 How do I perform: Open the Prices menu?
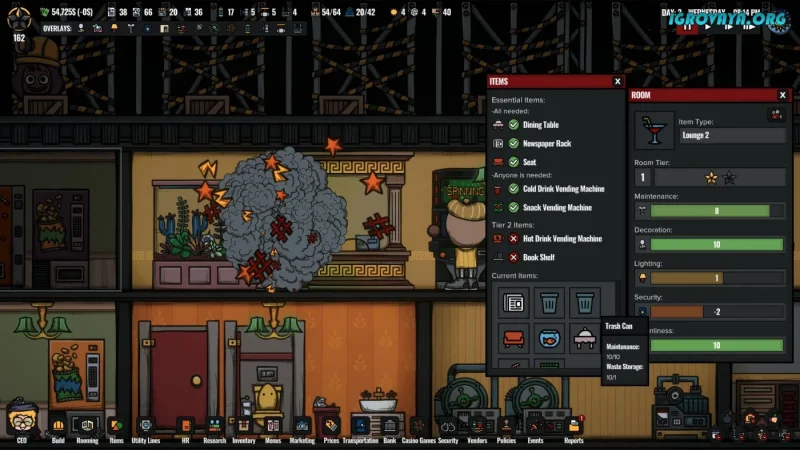tap(332, 425)
